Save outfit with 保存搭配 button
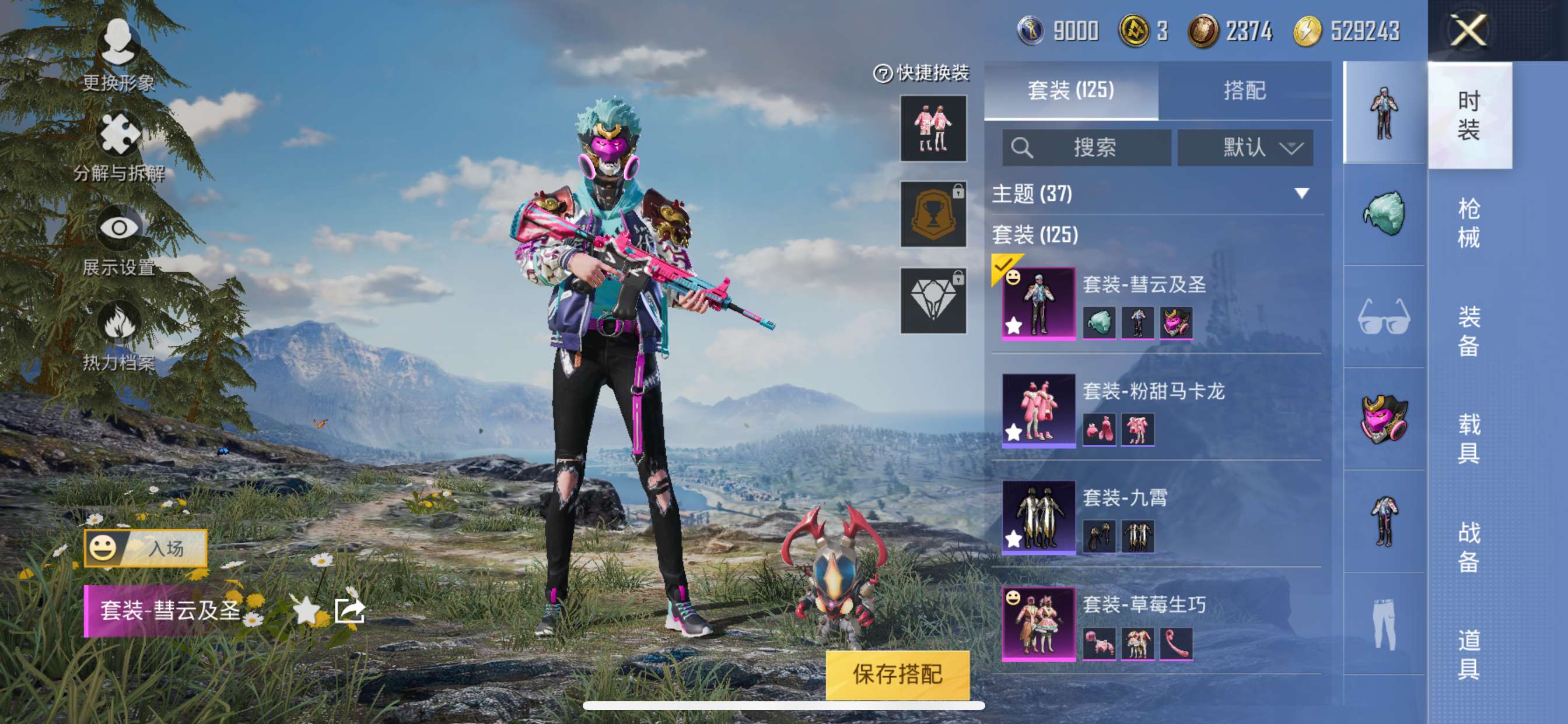The height and width of the screenshot is (724, 1568). pos(897,674)
